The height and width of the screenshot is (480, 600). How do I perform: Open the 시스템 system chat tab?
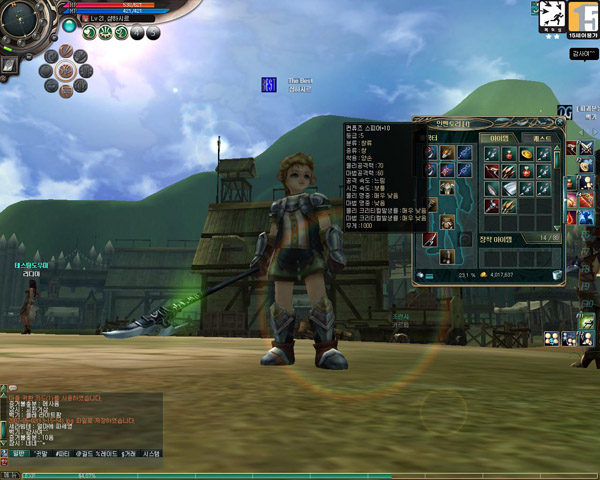(x=152, y=453)
